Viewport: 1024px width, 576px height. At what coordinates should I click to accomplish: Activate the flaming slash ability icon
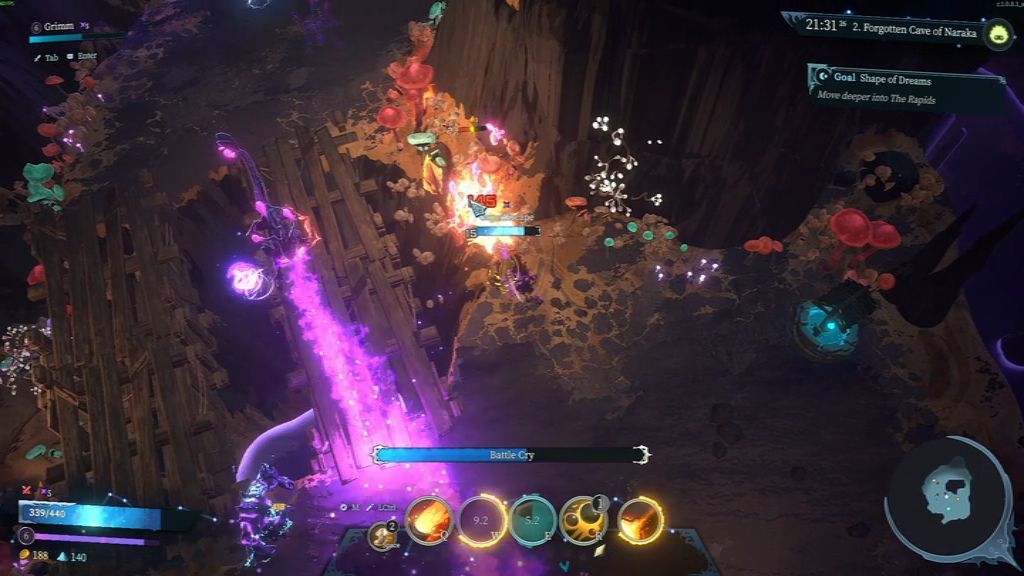coord(639,520)
